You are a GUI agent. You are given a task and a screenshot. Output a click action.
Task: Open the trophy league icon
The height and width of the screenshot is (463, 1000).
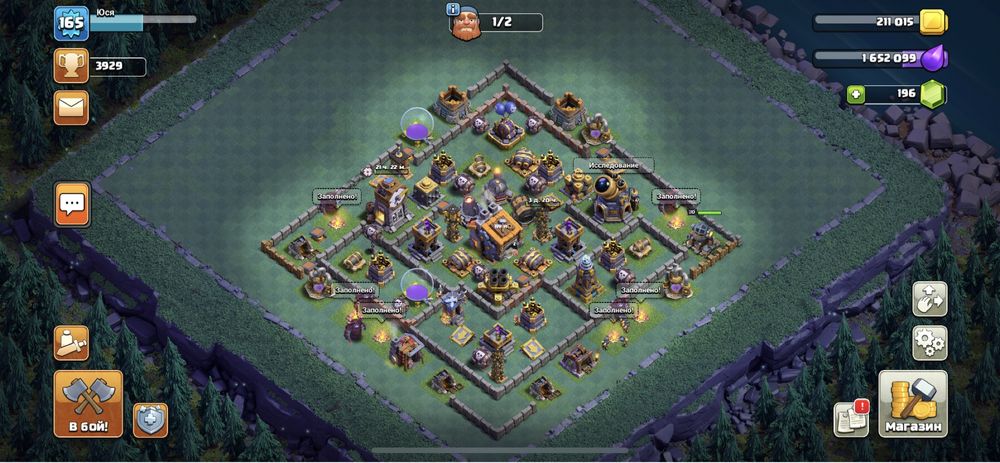pyautogui.click(x=71, y=67)
